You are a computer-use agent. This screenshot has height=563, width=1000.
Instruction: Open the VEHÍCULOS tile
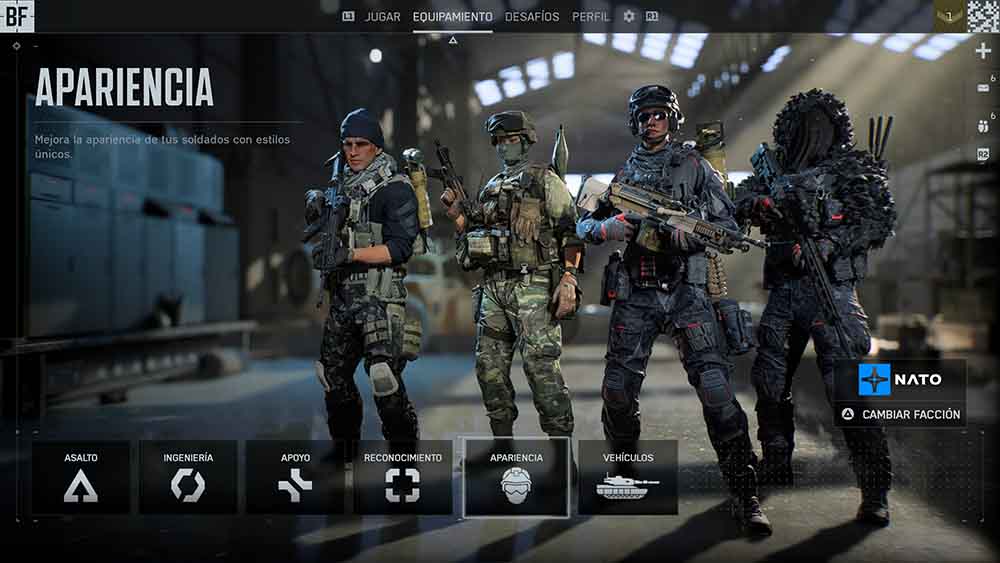click(x=628, y=477)
